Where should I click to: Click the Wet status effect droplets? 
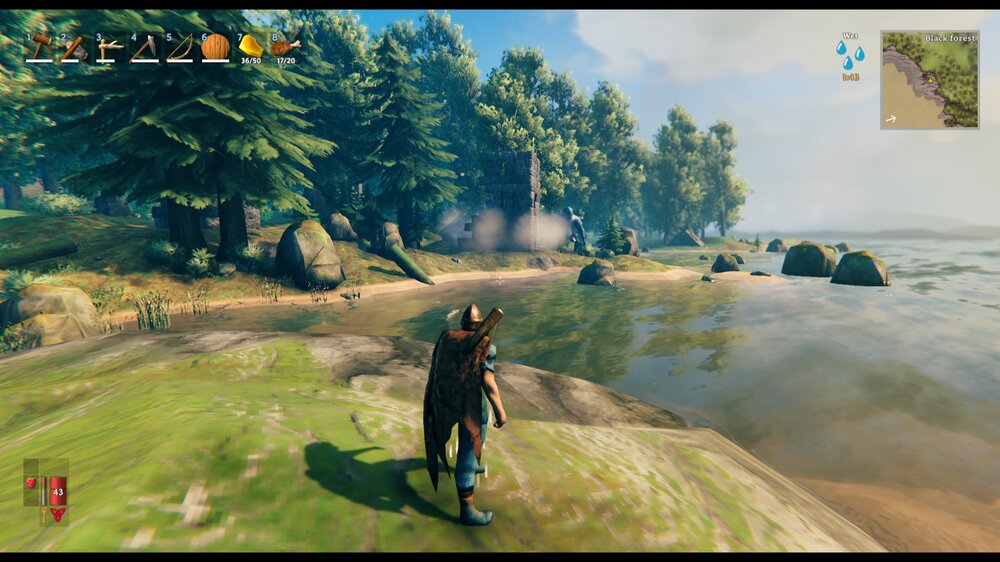tap(850, 53)
